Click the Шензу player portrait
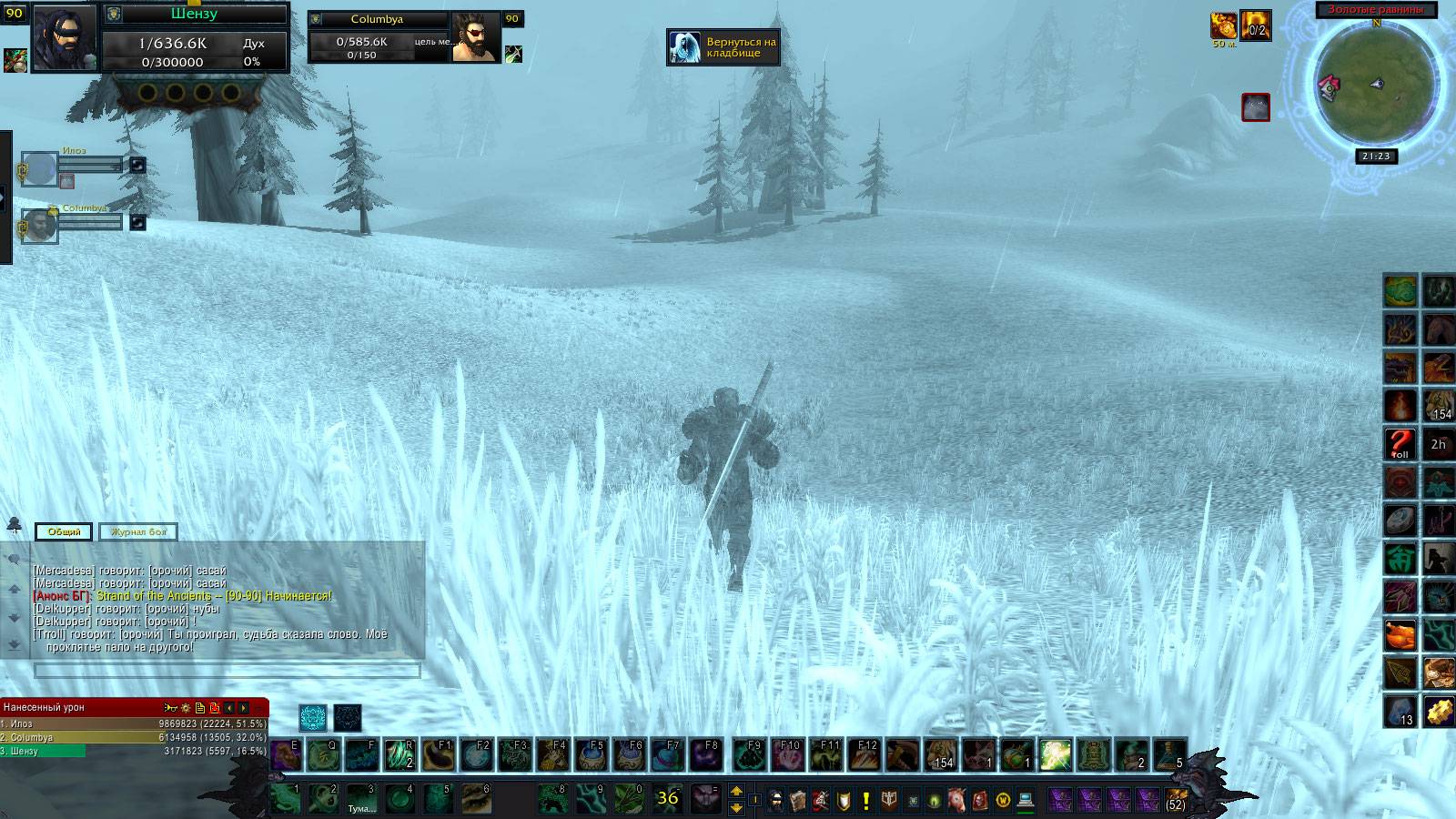This screenshot has height=819, width=1456. coord(65,37)
